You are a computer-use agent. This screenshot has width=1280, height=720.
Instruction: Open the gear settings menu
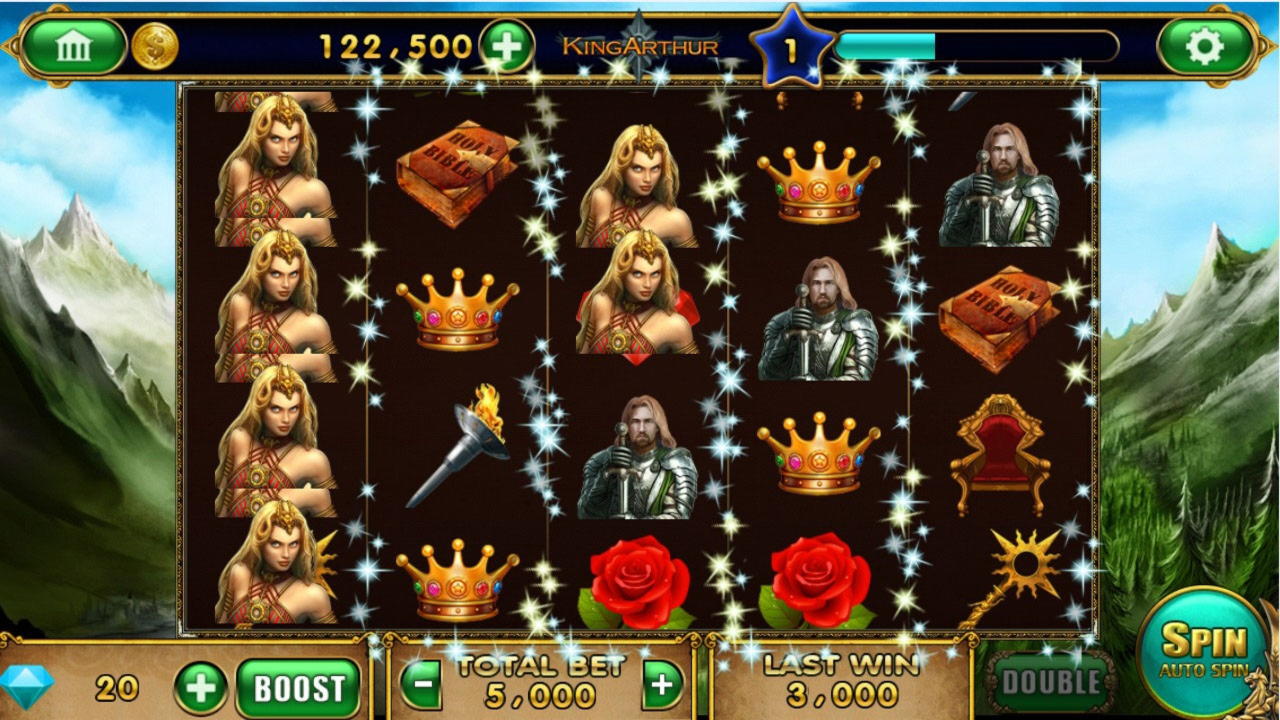(x=1204, y=46)
